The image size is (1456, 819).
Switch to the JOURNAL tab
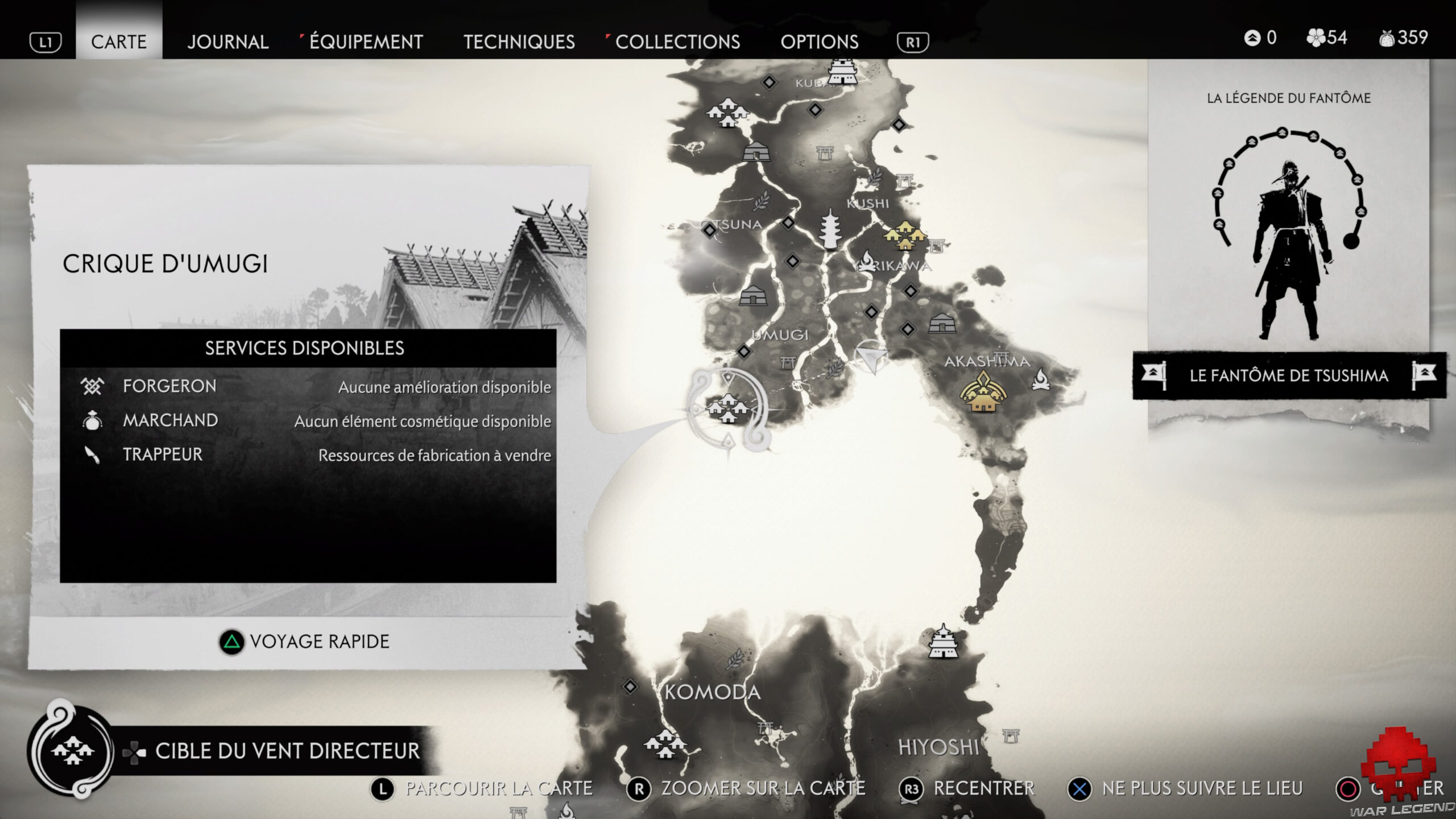pyautogui.click(x=228, y=42)
